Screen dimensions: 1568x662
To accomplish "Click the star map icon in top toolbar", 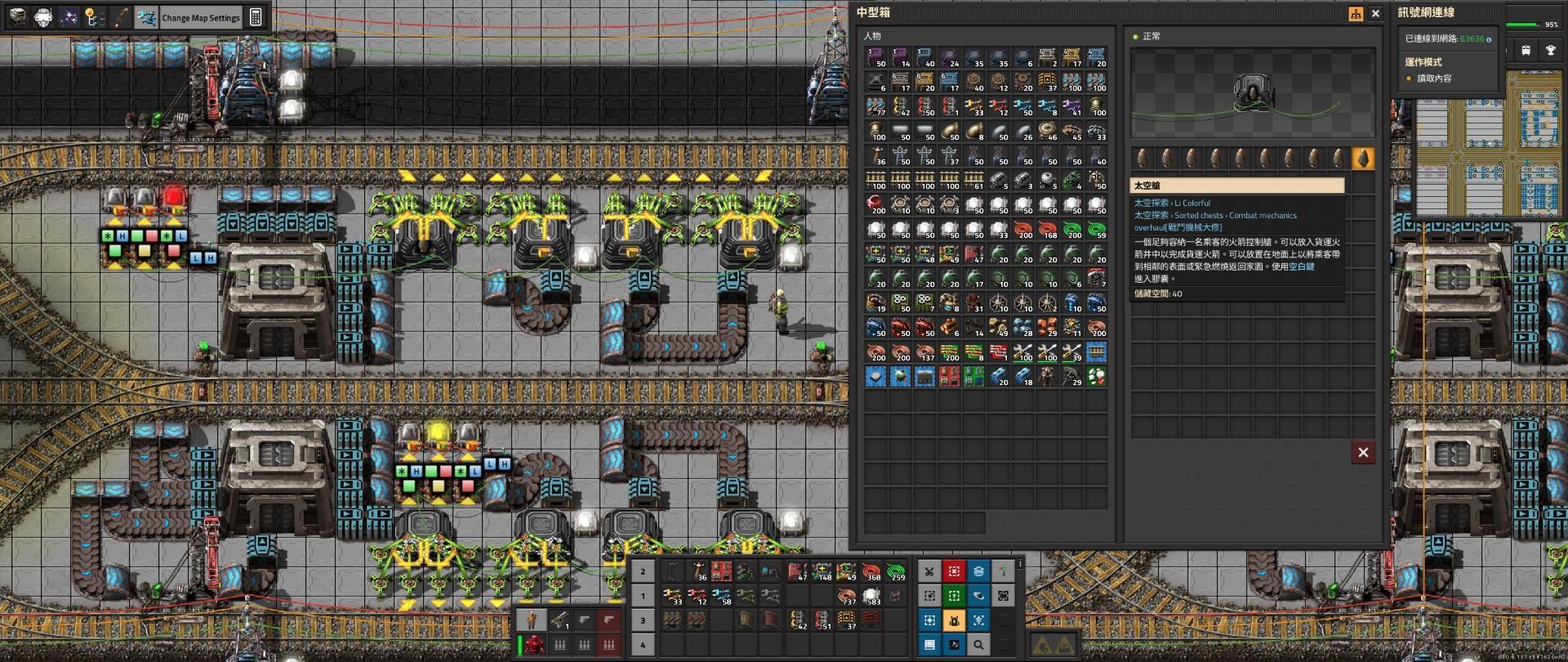I will (x=71, y=17).
